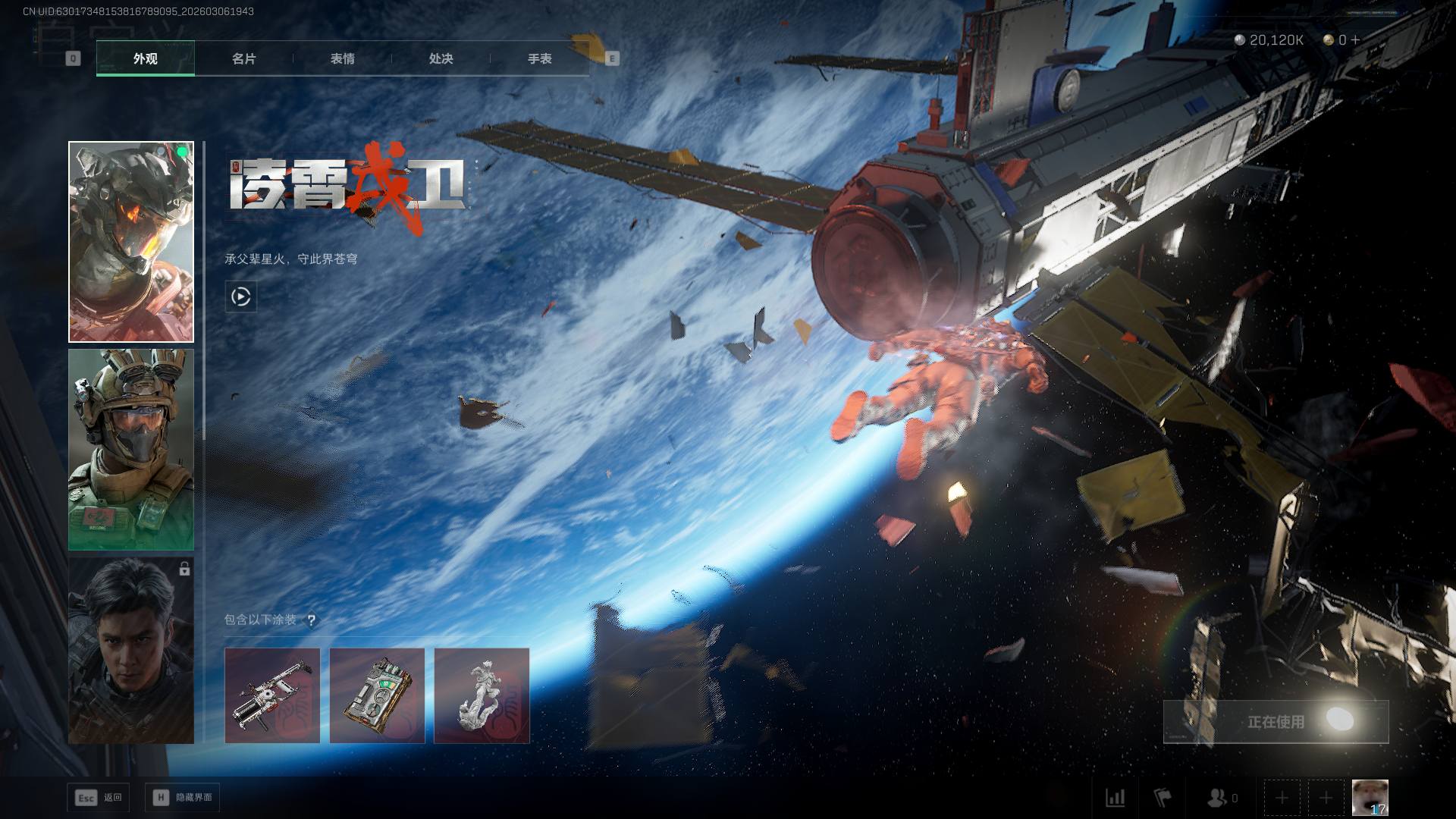View the white weapon skin item
Viewport: 1456px width, 819px height.
(272, 695)
